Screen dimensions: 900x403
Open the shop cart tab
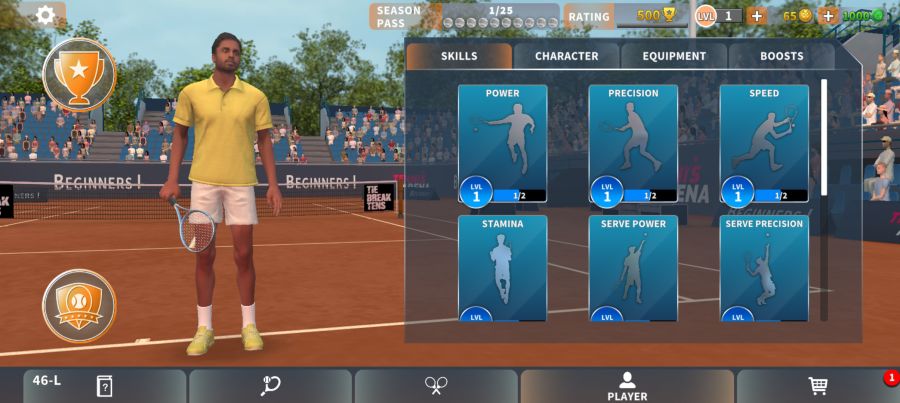tap(817, 386)
